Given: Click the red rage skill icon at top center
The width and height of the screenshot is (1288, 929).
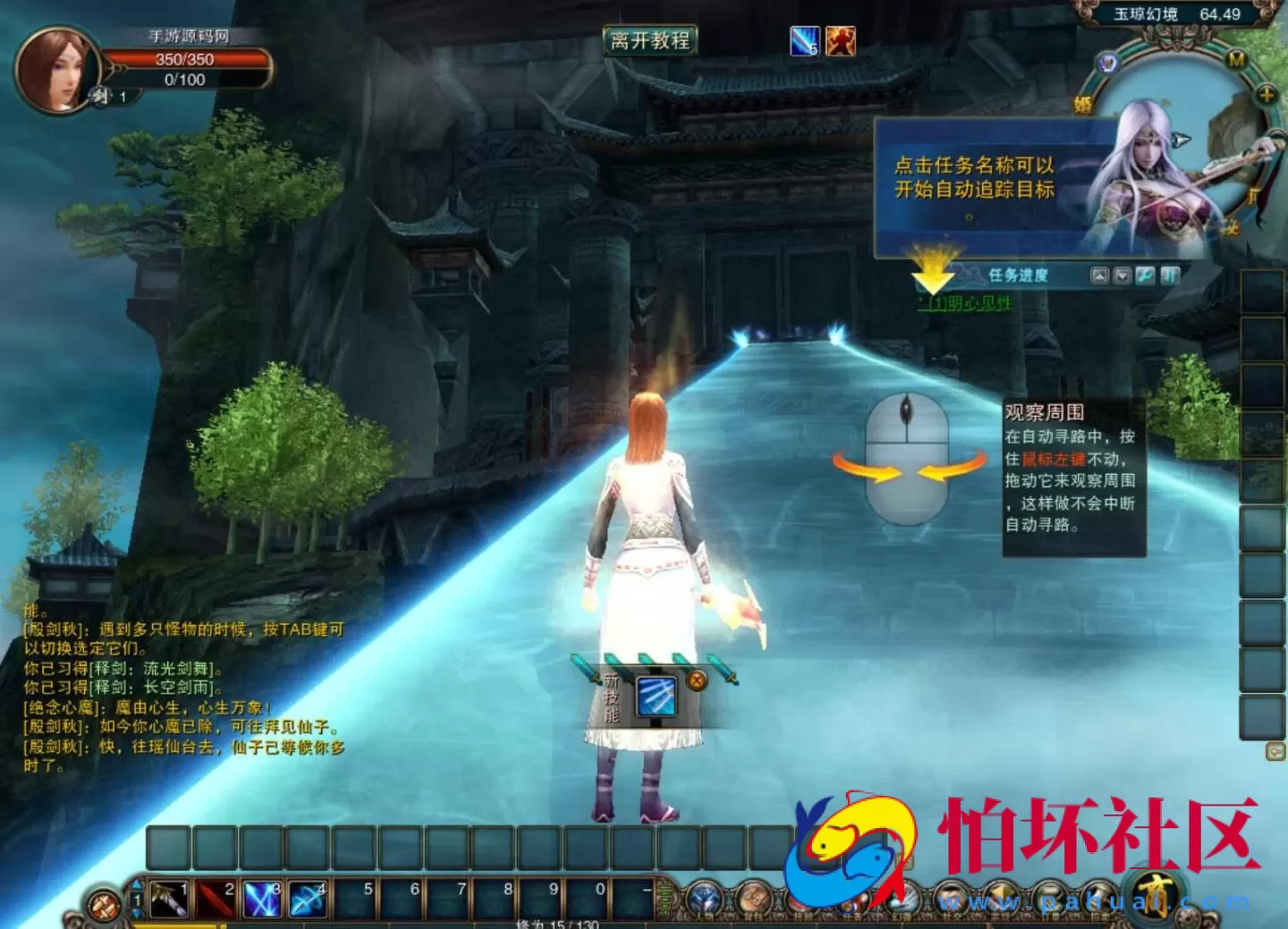Looking at the screenshot, I should pos(839,41).
